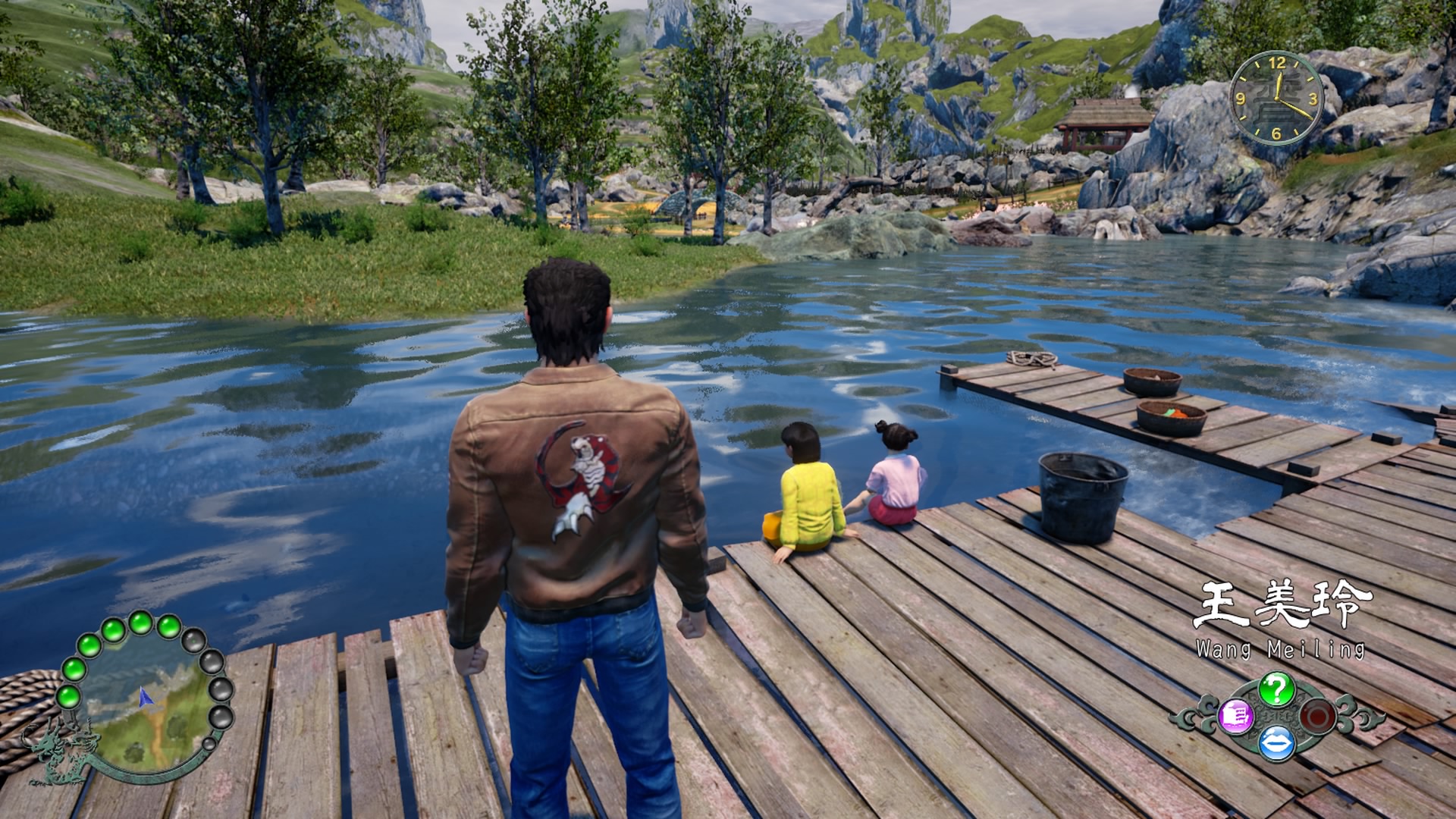Choose the blue lips talk action
Screen dimensions: 1456x819
1276,743
